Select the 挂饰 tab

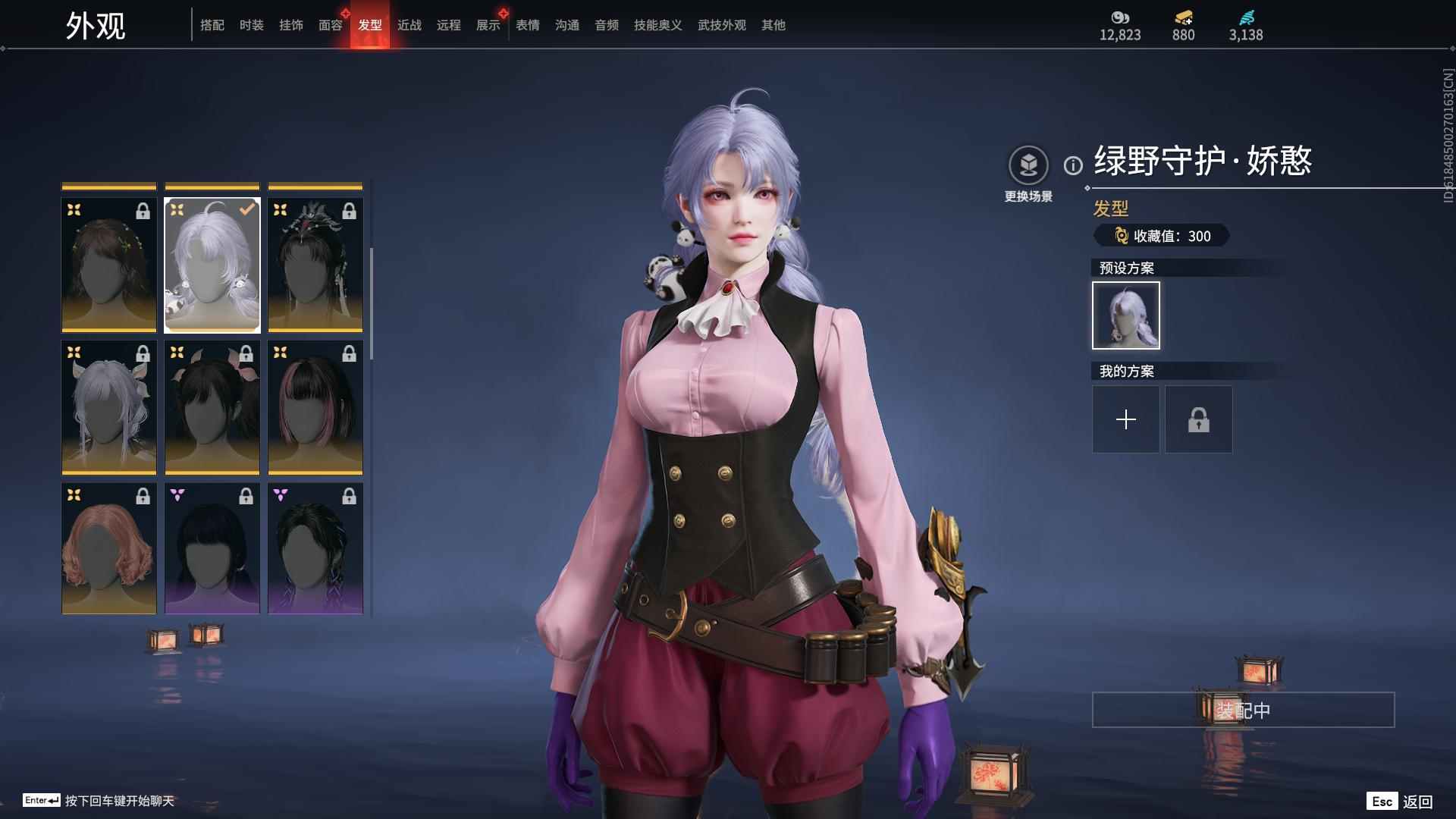291,25
